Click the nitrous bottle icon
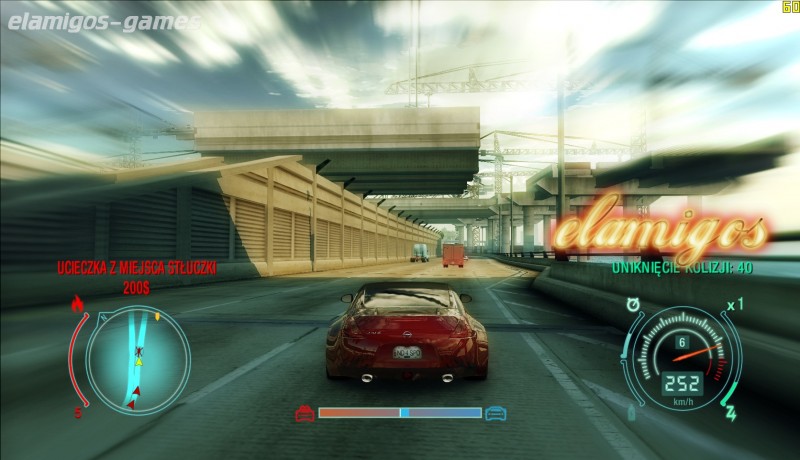800x460 pixels. tap(631, 414)
